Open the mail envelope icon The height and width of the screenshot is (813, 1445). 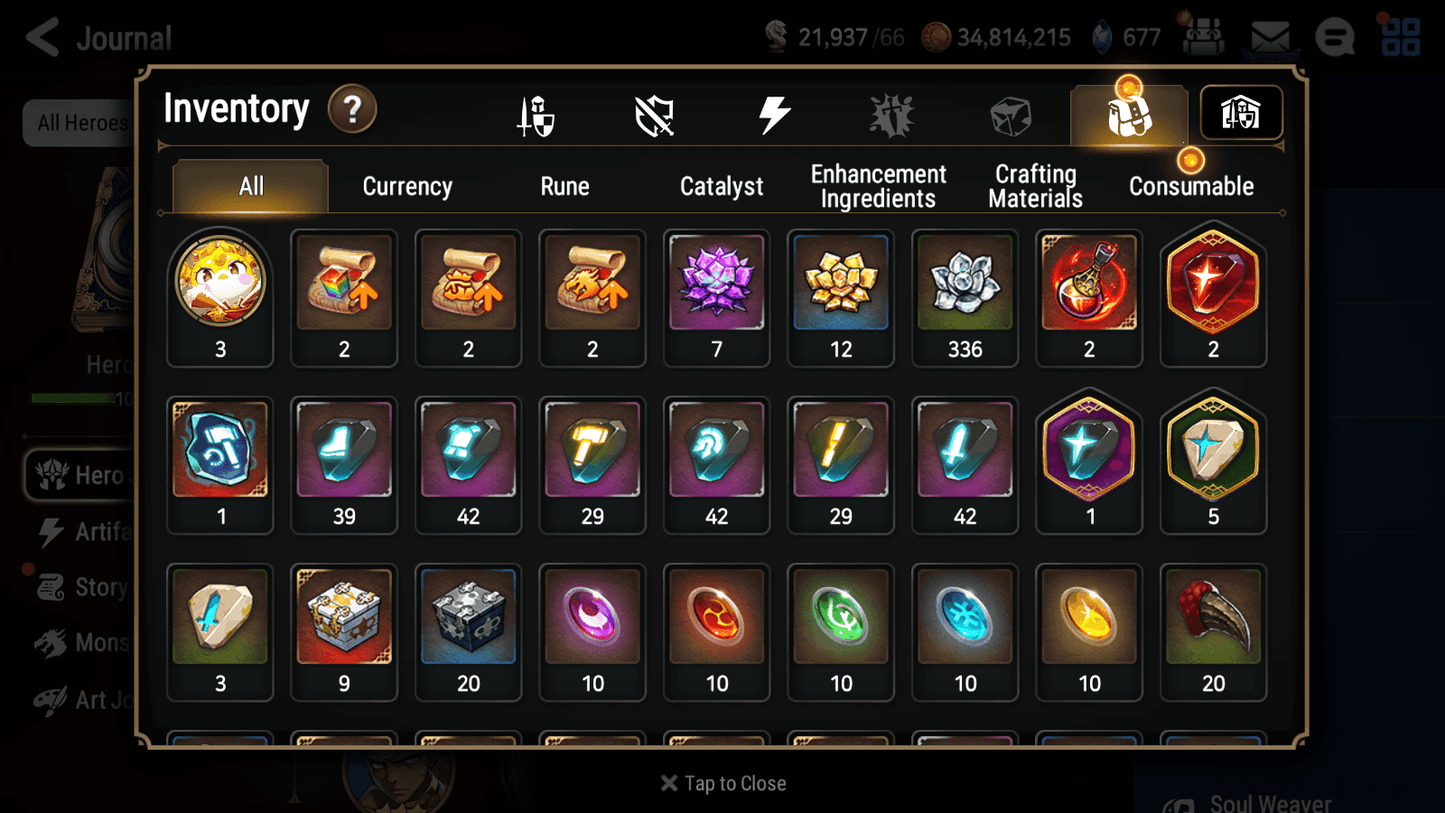[1269, 37]
